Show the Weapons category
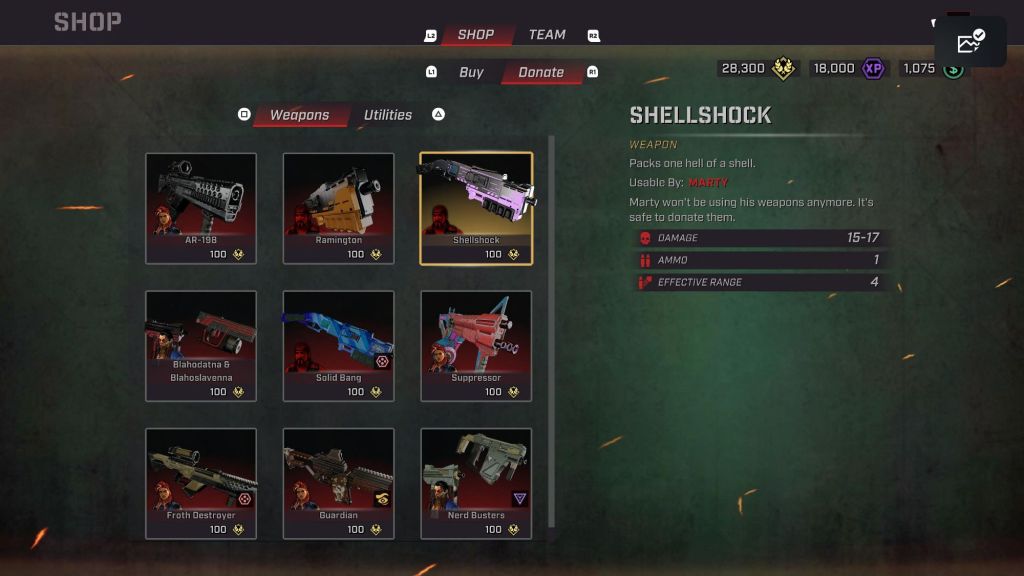The width and height of the screenshot is (1024, 576). click(299, 115)
